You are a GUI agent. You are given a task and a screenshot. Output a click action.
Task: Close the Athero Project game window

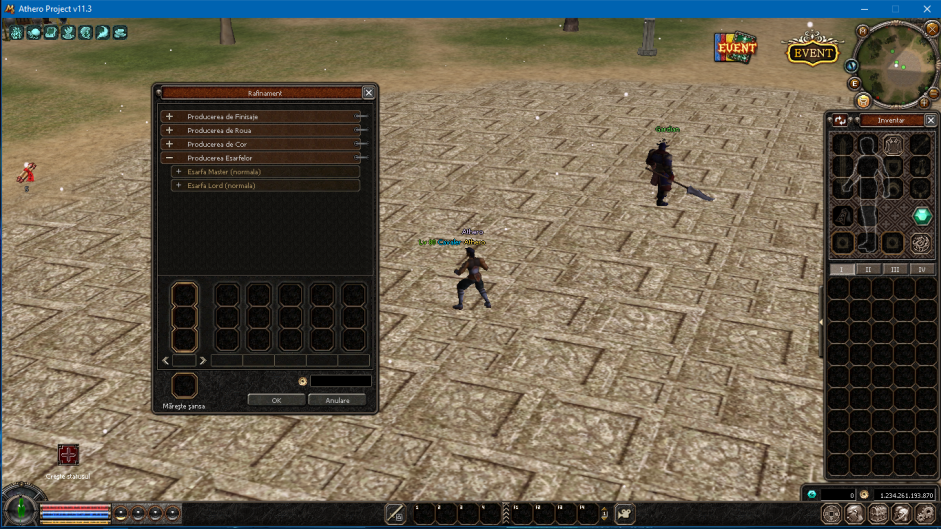pos(926,9)
